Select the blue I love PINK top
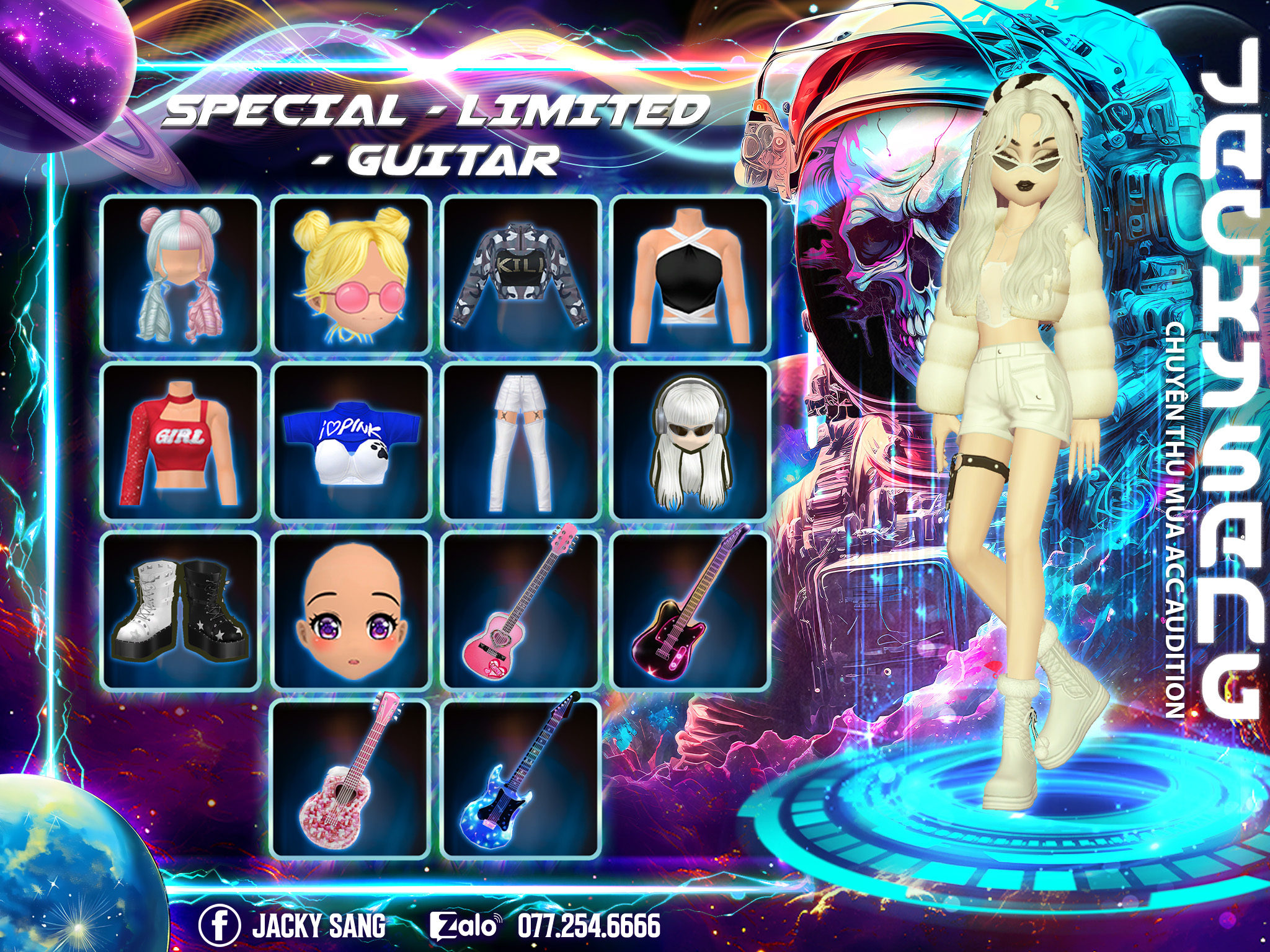 coord(351,442)
